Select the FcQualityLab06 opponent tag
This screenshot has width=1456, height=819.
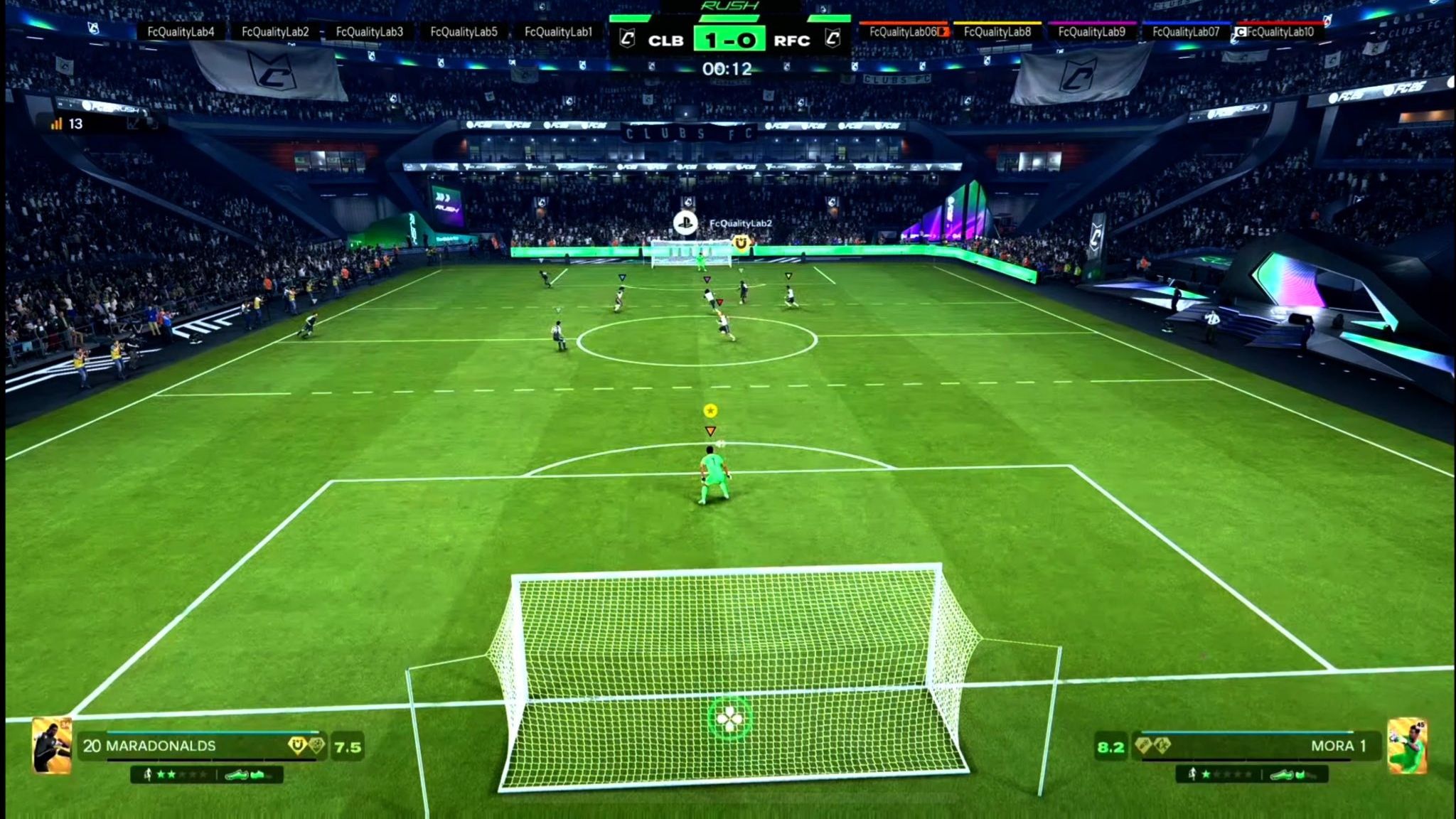(x=904, y=32)
